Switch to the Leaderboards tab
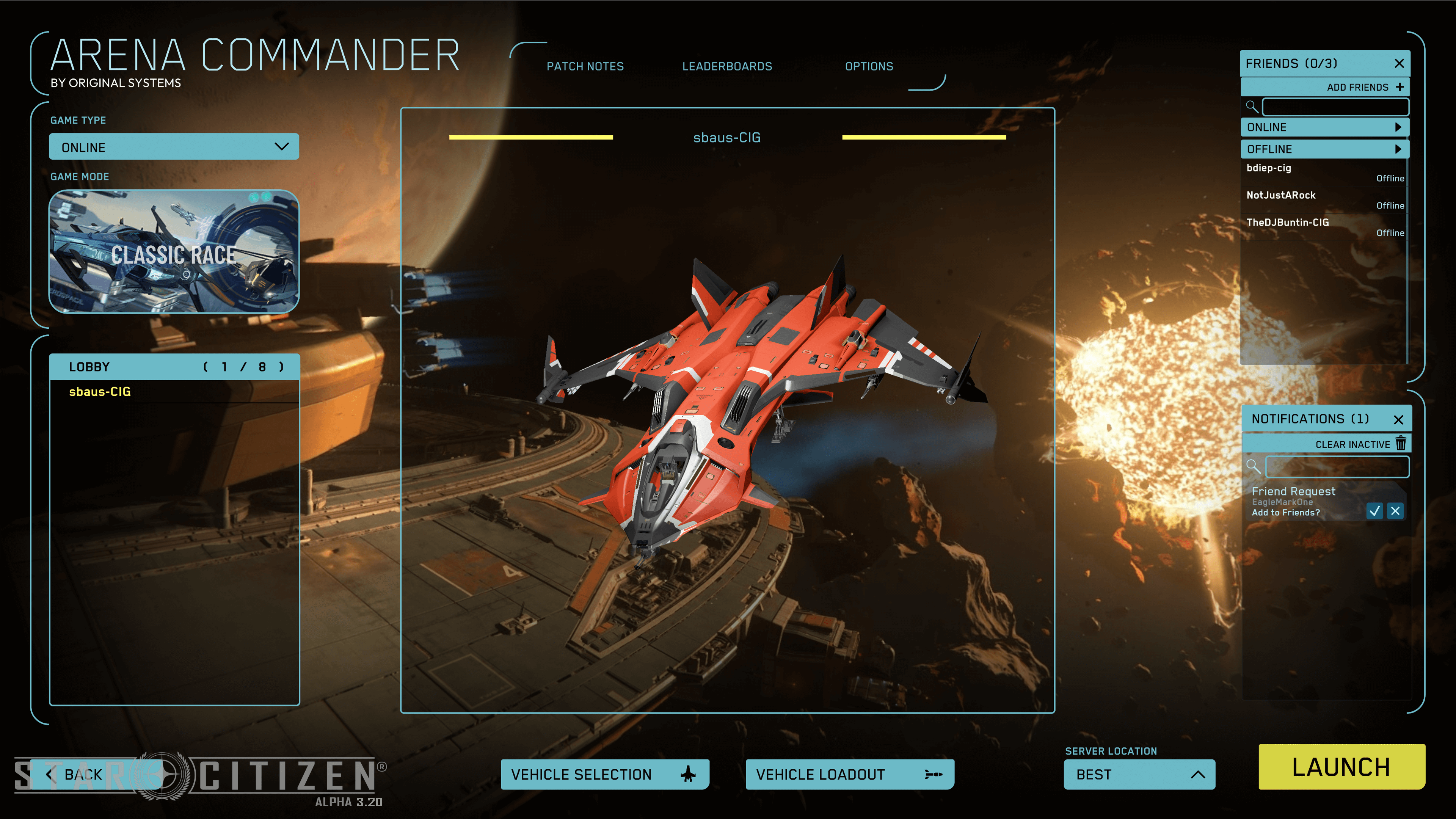This screenshot has height=819, width=1456. click(727, 66)
